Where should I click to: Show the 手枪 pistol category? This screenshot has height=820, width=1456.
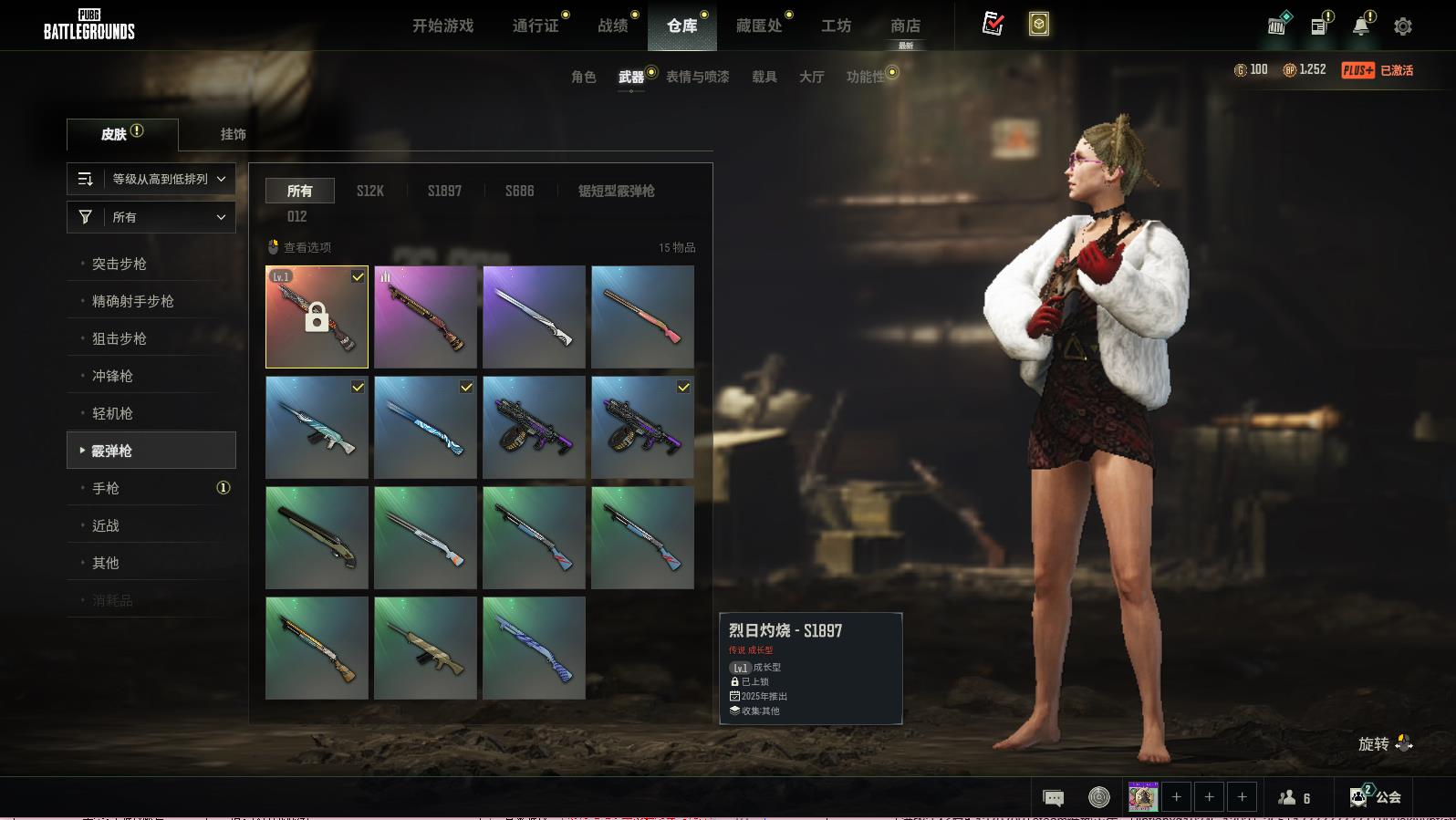pyautogui.click(x=106, y=488)
